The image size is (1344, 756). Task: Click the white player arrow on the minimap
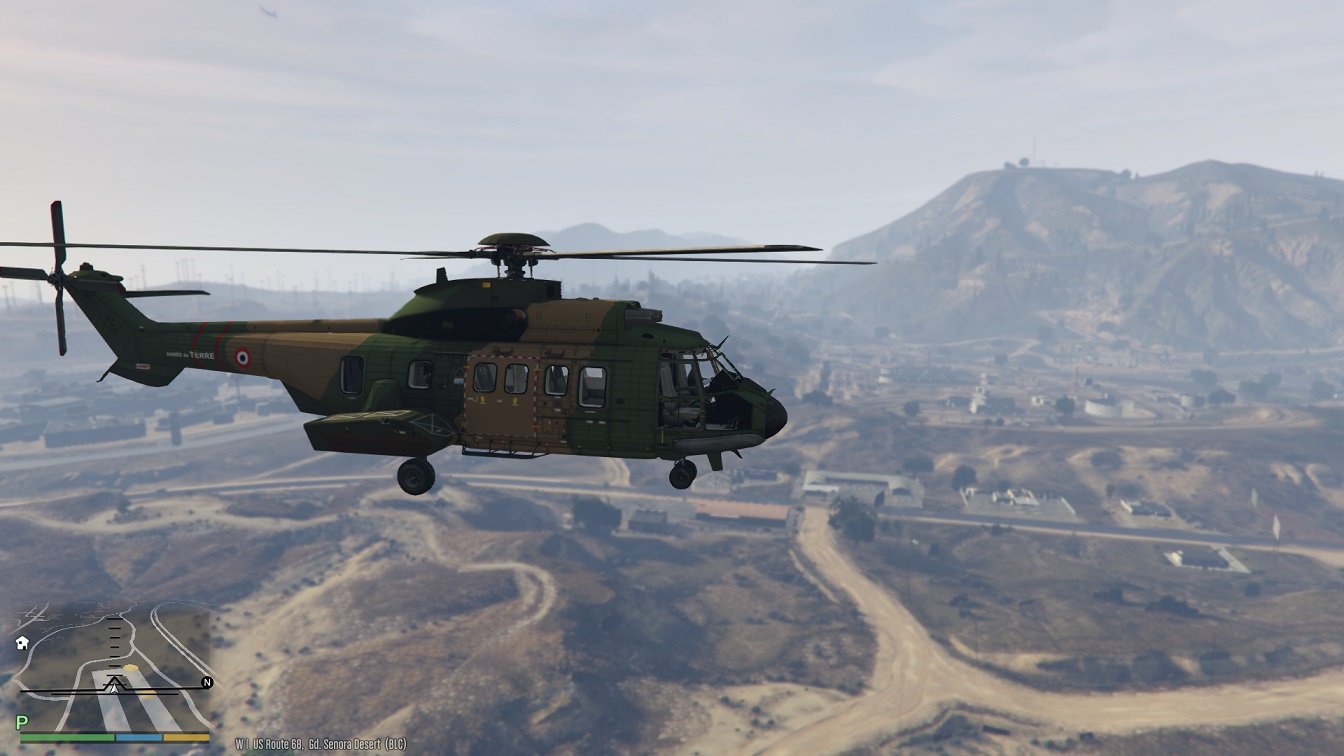click(114, 689)
